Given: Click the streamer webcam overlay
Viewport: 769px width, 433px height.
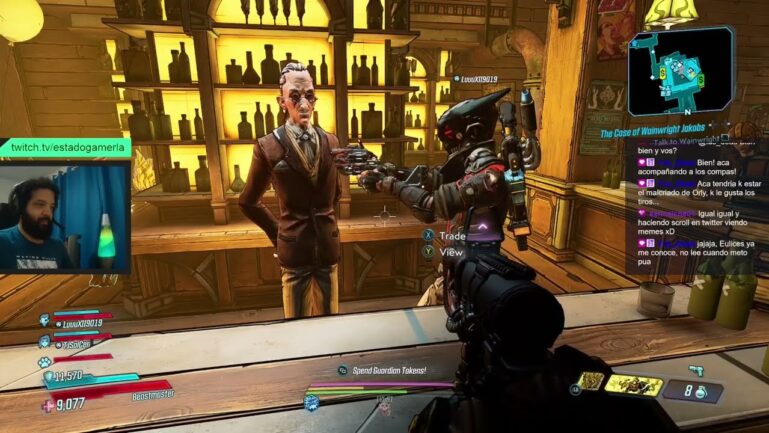Looking at the screenshot, I should 65,216.
